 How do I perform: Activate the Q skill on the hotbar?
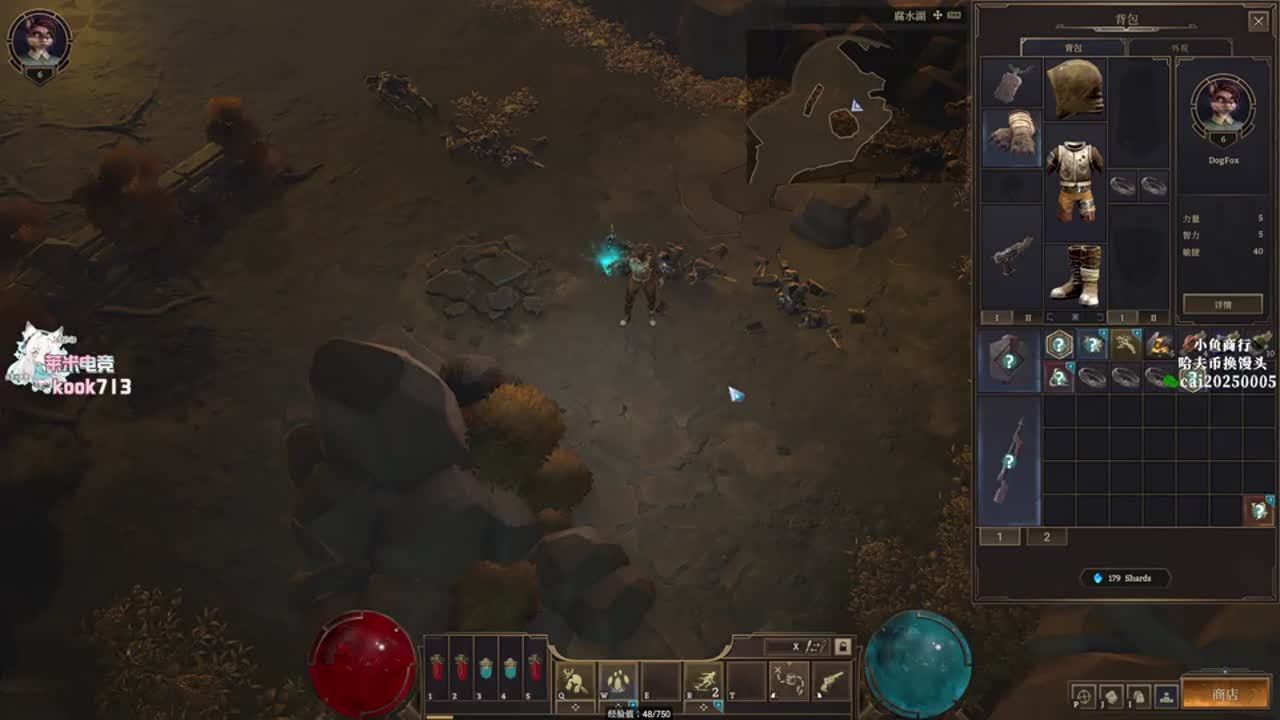(575, 681)
